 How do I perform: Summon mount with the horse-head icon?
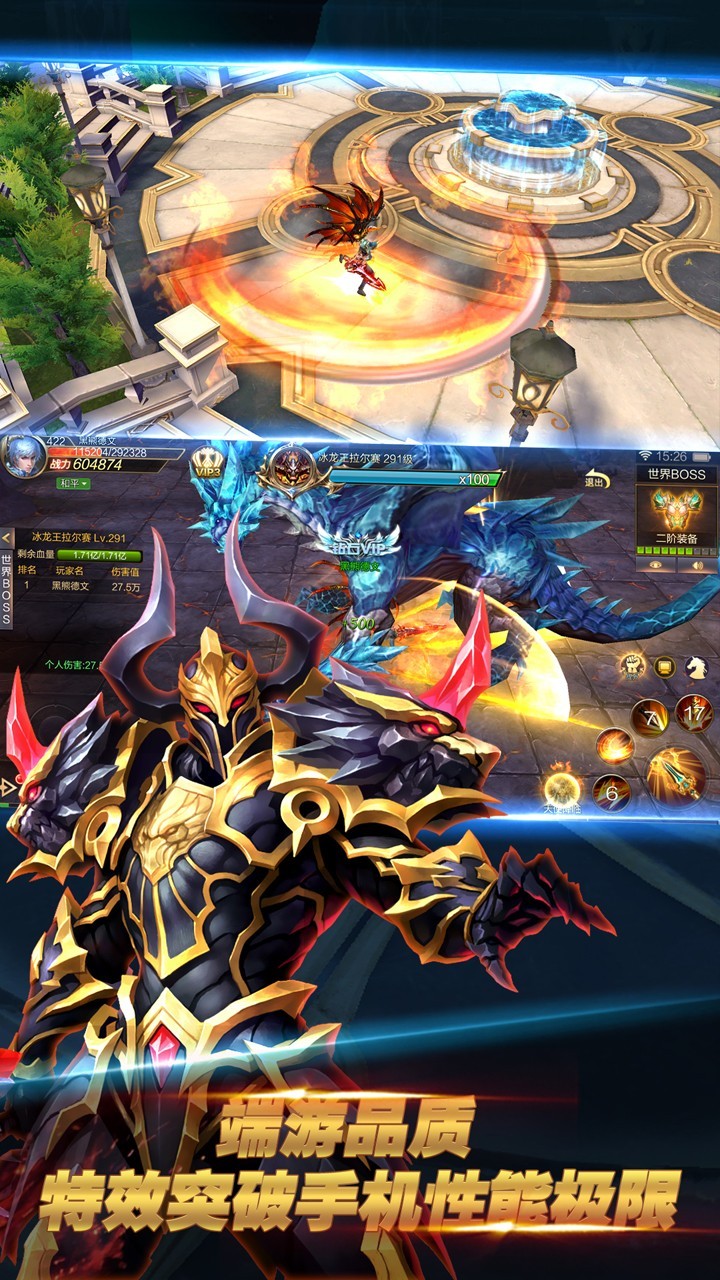pos(696,667)
